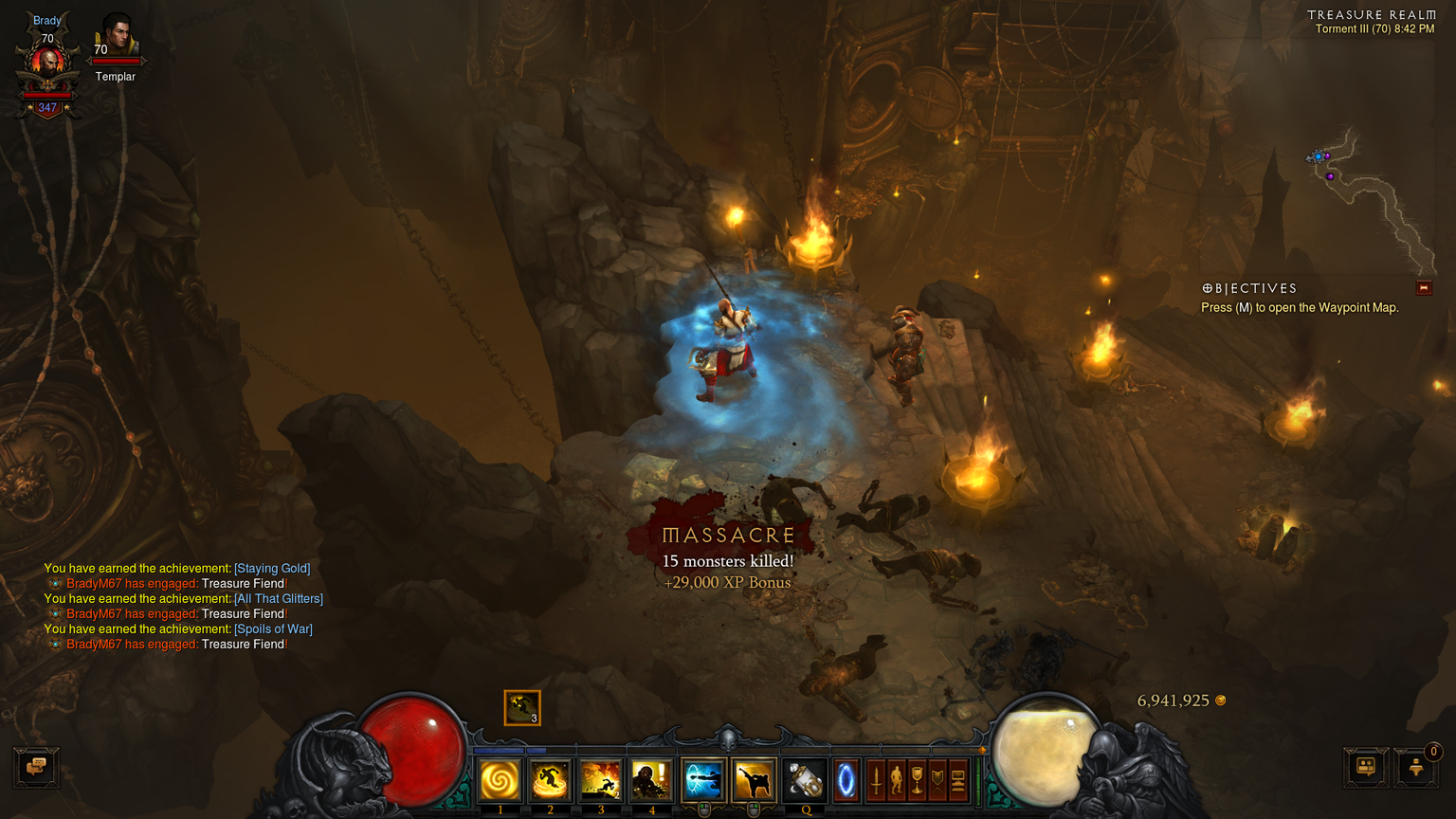The image size is (1456, 819).
Task: Open the shield banner menu button
Action: click(x=937, y=780)
